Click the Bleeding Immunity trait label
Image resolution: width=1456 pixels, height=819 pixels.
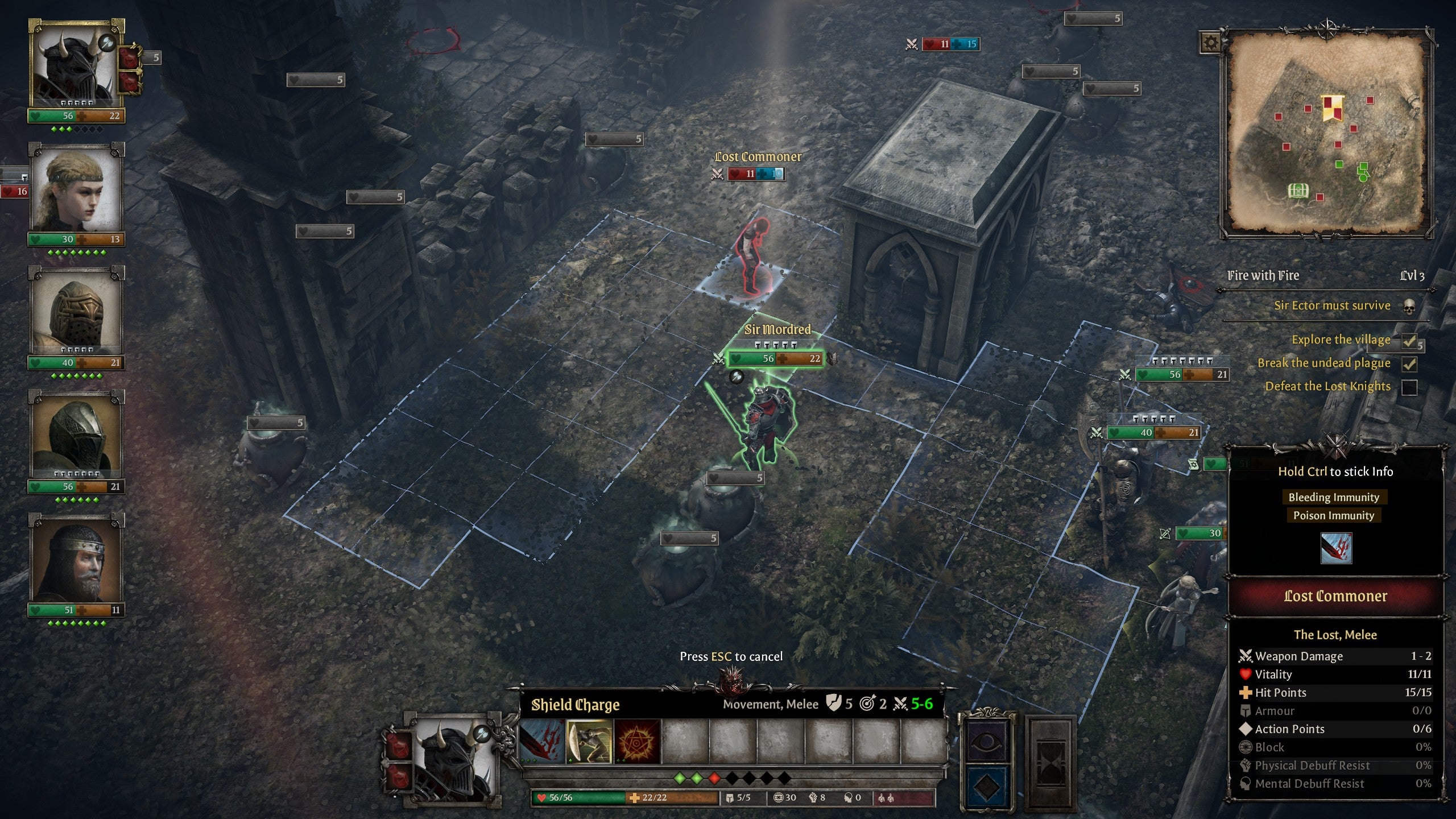(x=1334, y=497)
